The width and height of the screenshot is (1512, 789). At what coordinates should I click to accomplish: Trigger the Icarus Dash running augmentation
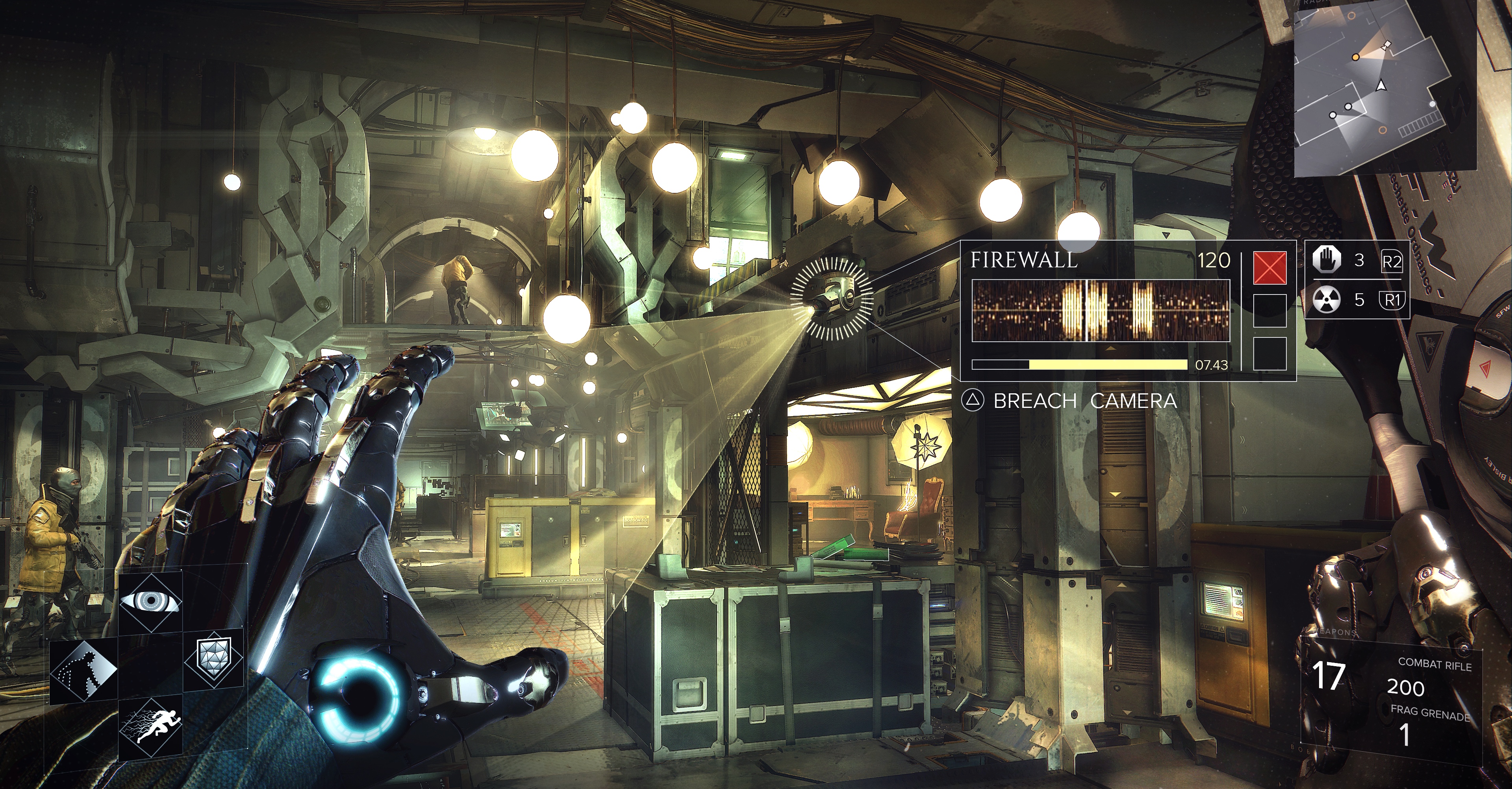[150, 726]
